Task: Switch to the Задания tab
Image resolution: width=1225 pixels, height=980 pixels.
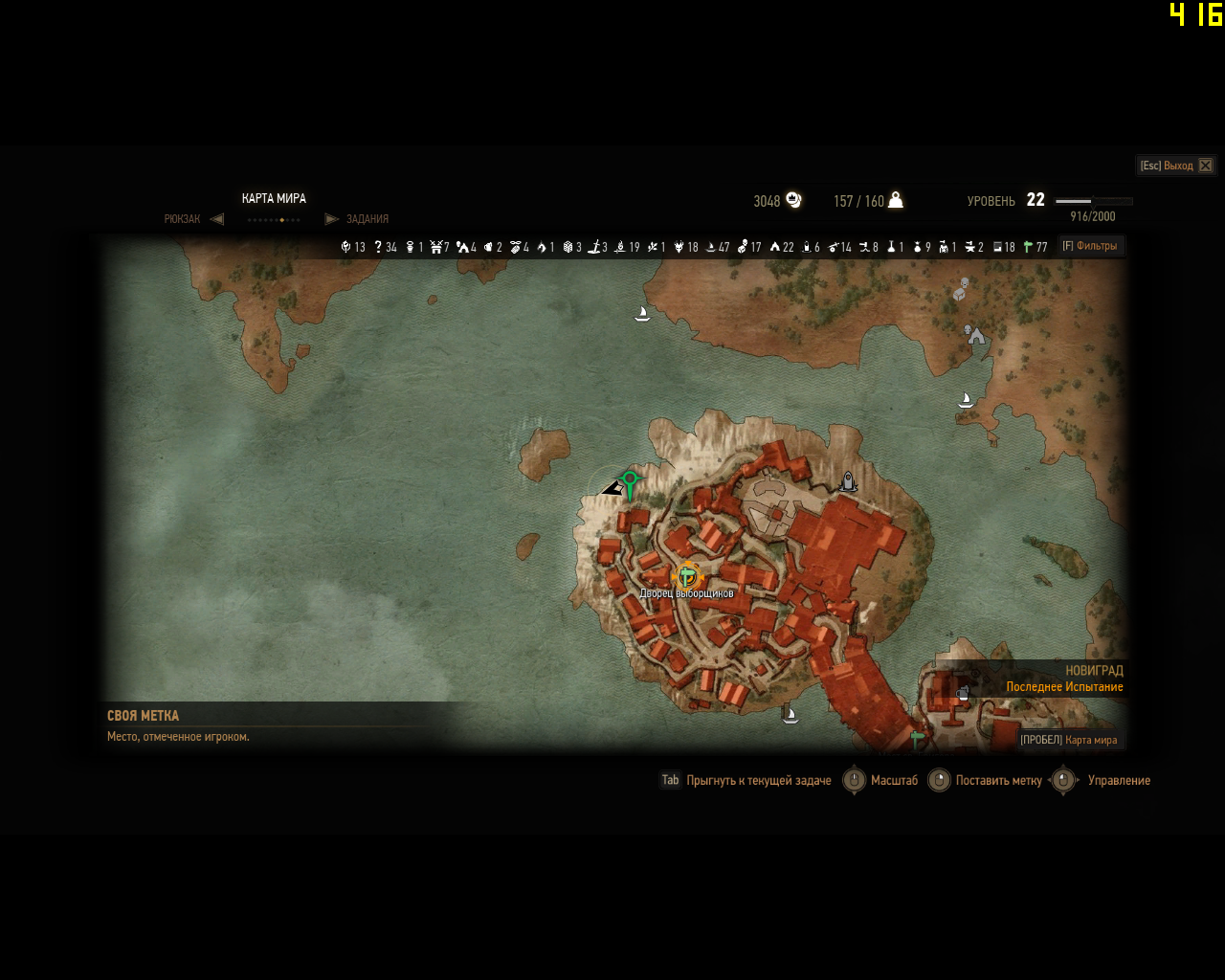Action: tap(367, 219)
